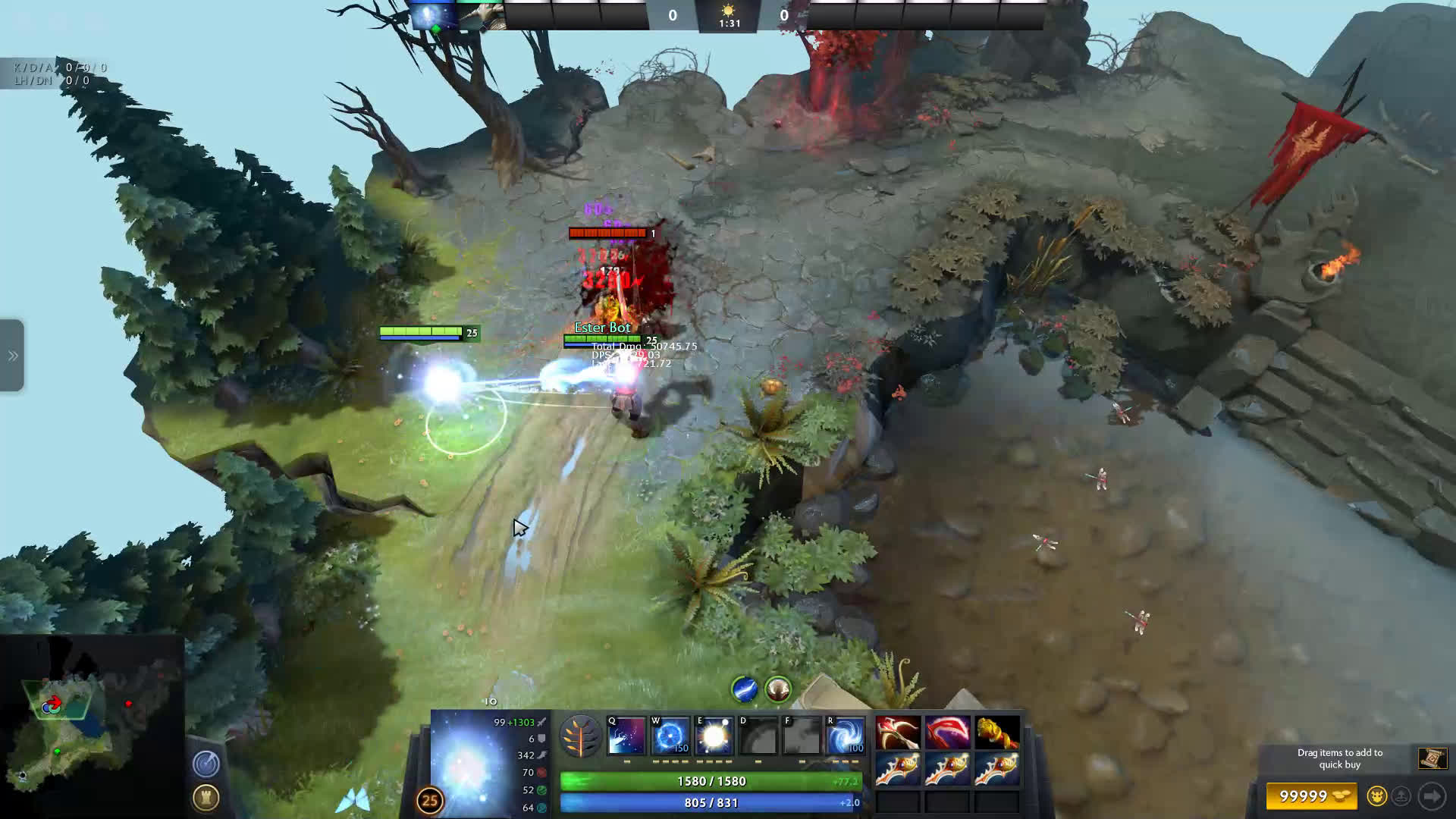This screenshot has width=1456, height=819.
Task: Activate the Glyph of Fortification tower button
Action: (206, 797)
